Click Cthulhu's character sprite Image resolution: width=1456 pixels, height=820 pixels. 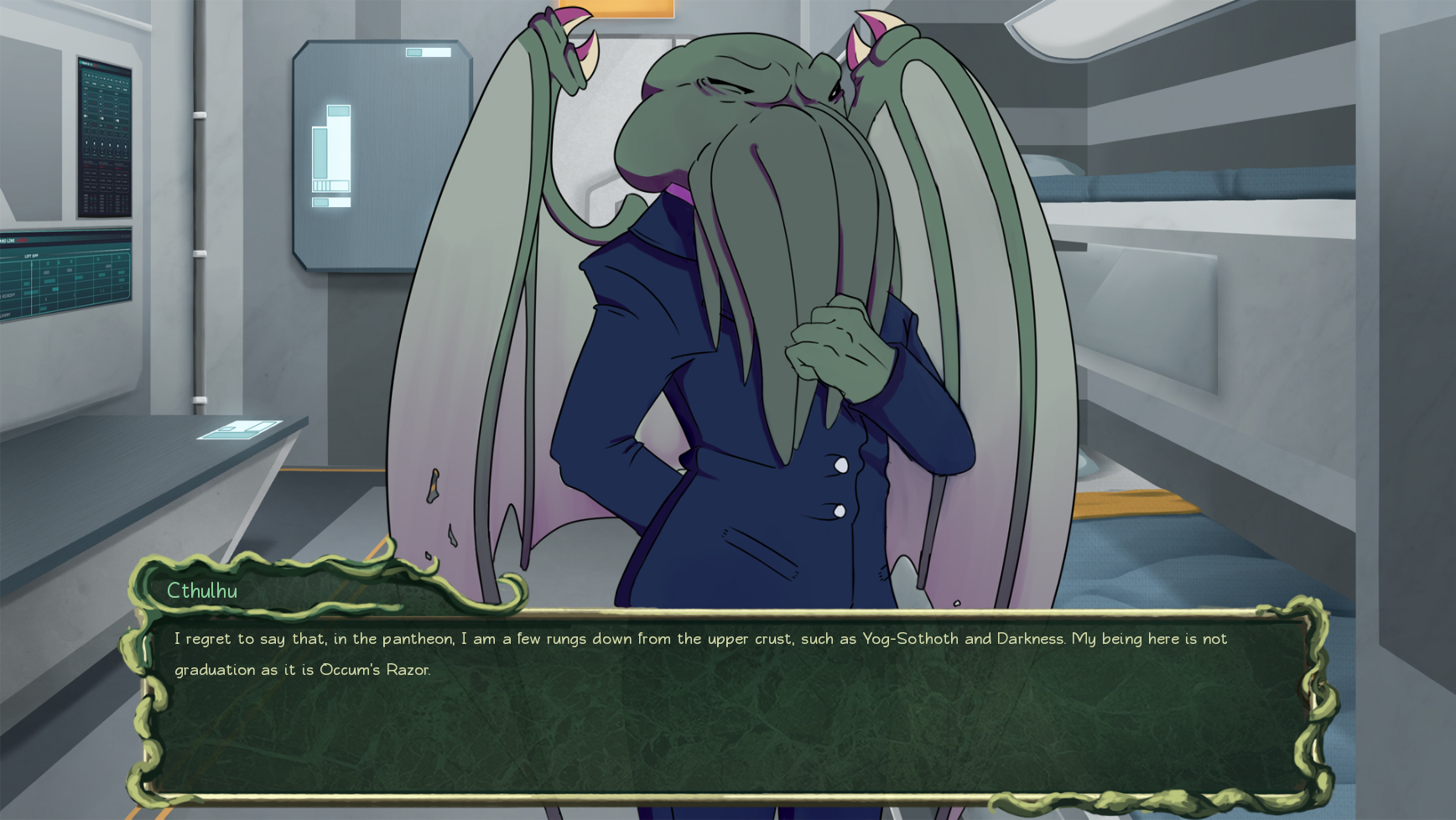(738, 293)
